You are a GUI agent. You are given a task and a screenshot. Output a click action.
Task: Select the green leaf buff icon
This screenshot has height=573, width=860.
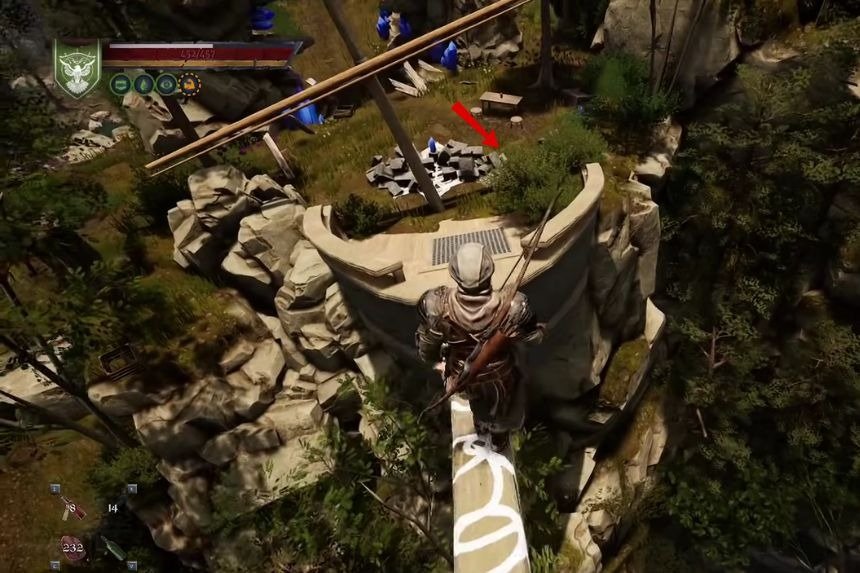click(143, 84)
